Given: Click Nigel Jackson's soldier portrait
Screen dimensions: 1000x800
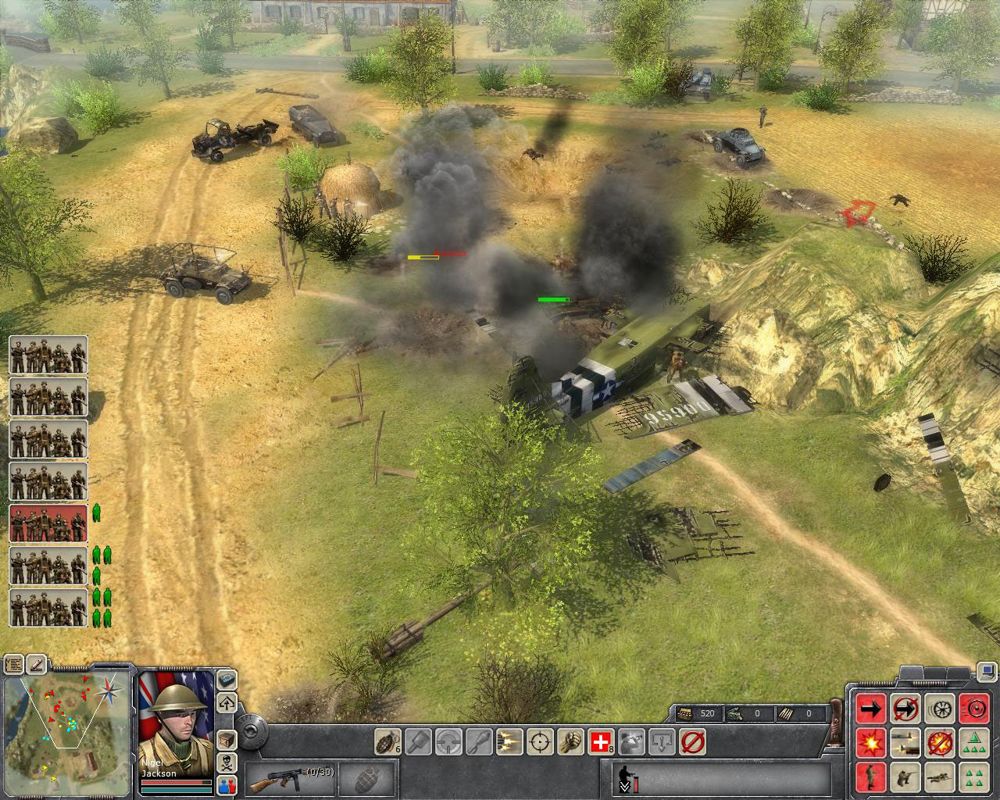Looking at the screenshot, I should click(176, 722).
